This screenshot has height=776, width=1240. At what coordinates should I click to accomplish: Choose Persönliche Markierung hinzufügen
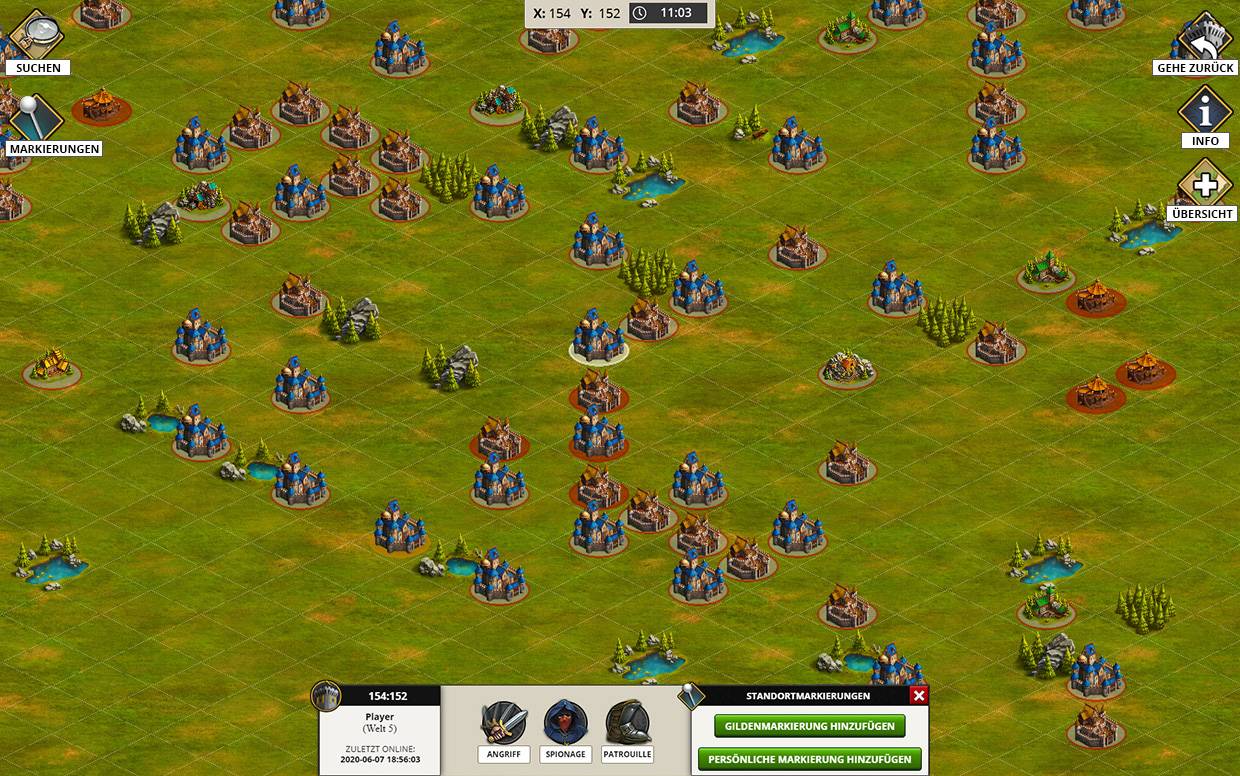point(809,759)
